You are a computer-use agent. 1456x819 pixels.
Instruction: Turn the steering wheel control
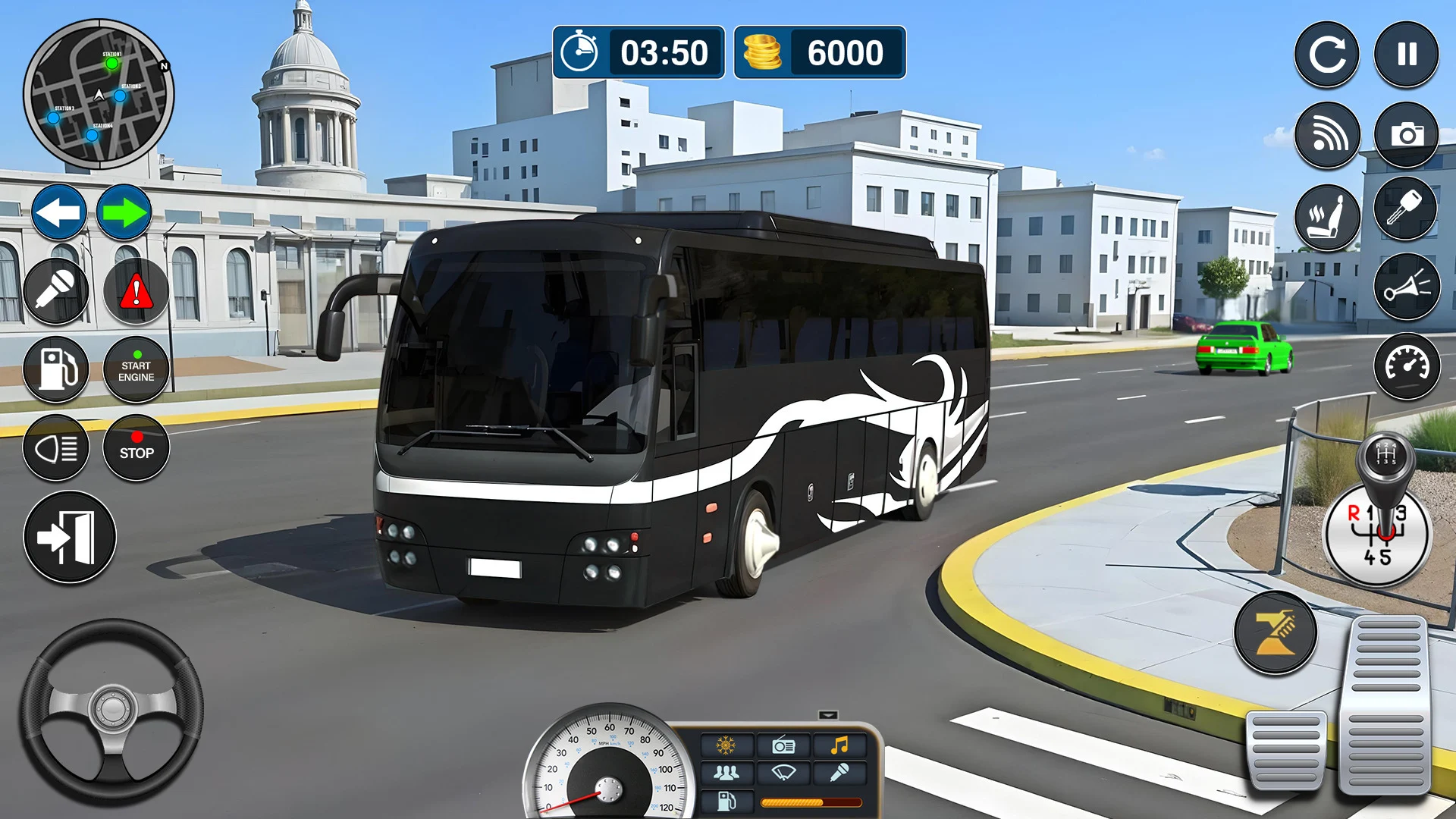pos(111,711)
